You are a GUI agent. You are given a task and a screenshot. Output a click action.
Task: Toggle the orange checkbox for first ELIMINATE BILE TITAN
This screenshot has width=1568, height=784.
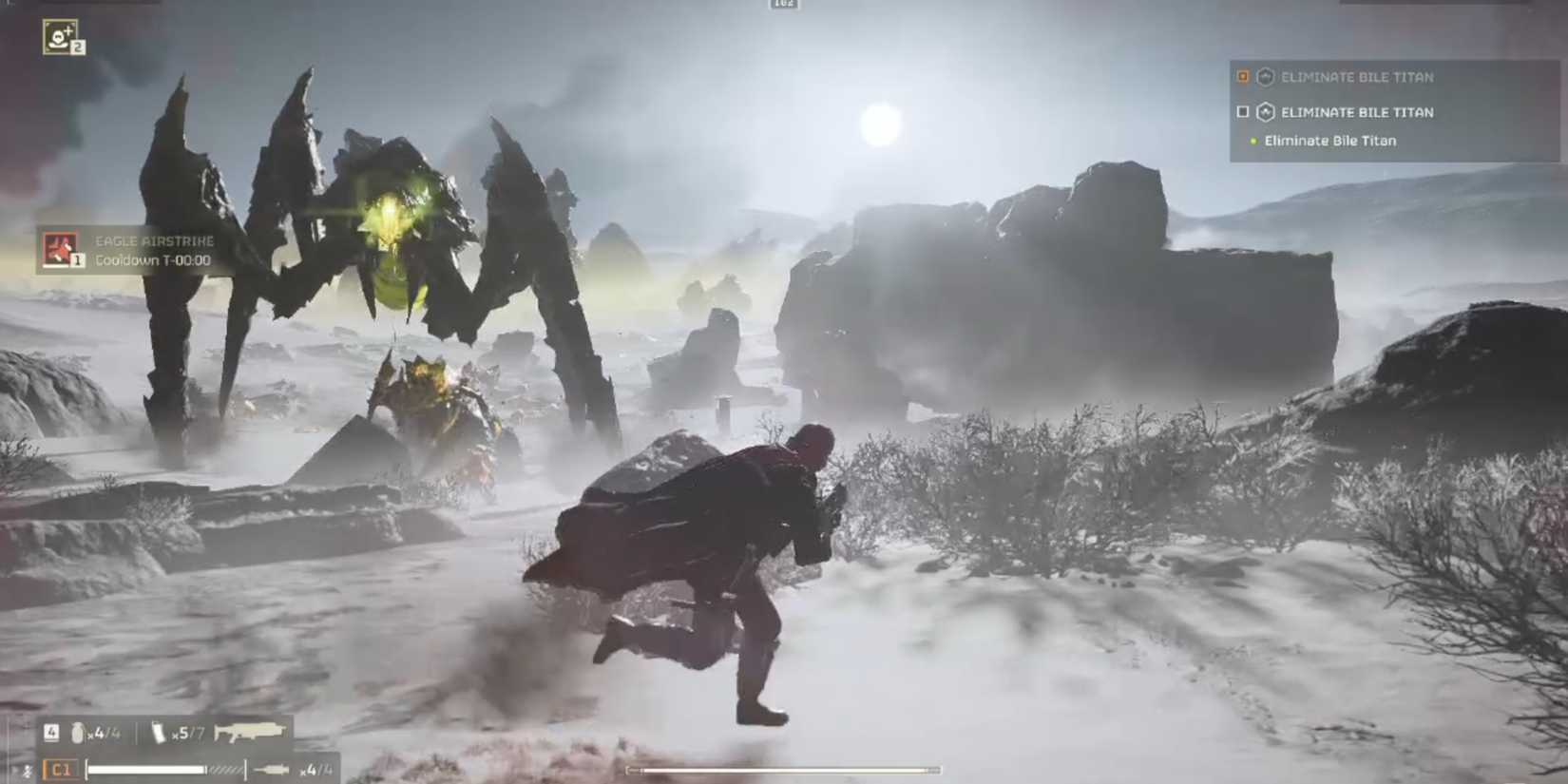[x=1242, y=77]
